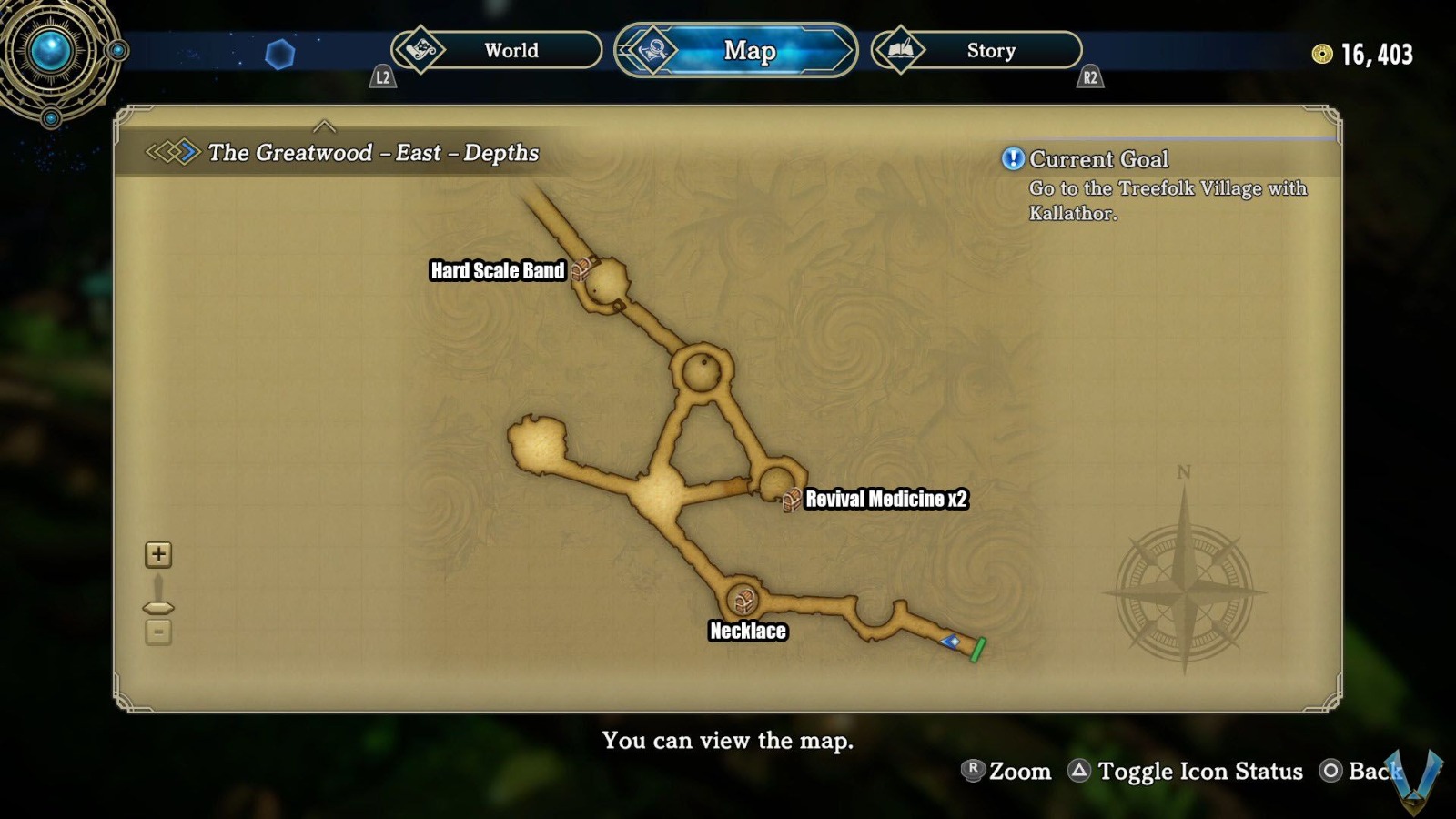Click the gold coin icon beside 16,403
Screen dimensions: 1456x819
point(1321,55)
